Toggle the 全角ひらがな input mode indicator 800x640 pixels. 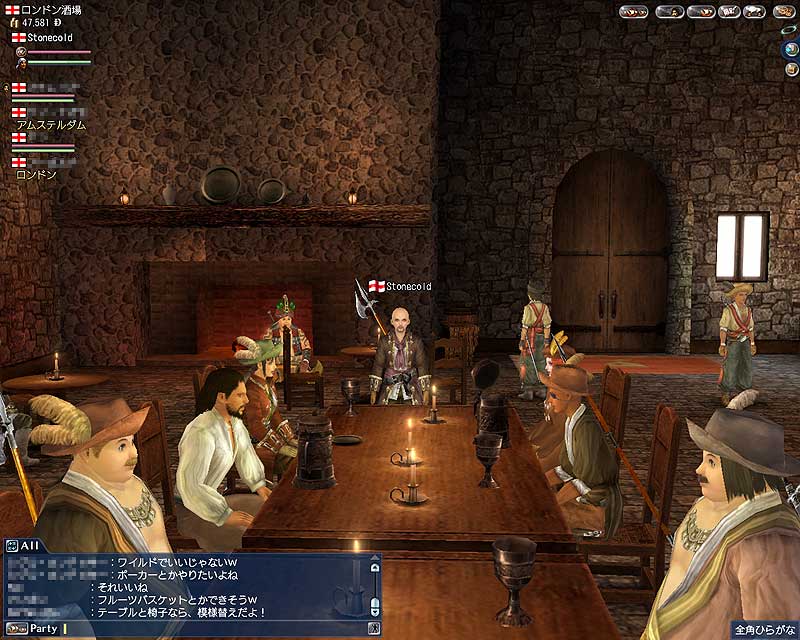763,631
